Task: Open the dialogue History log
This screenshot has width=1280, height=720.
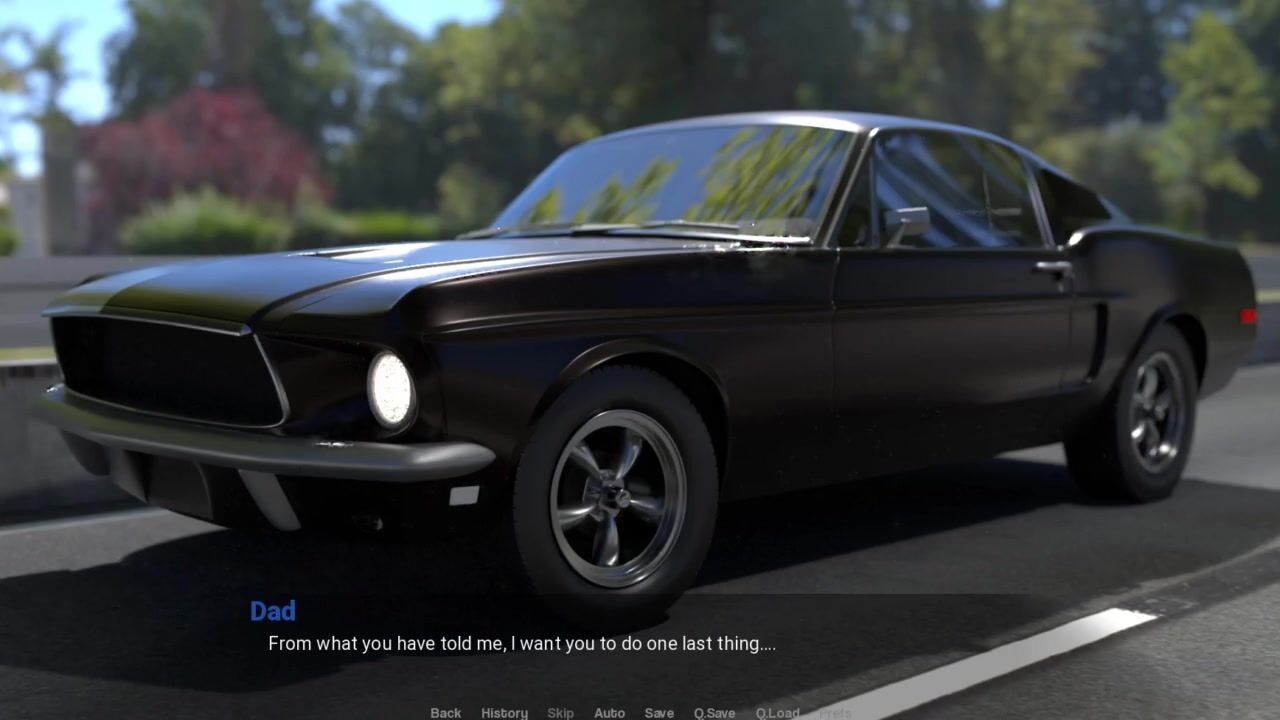Action: coord(504,713)
